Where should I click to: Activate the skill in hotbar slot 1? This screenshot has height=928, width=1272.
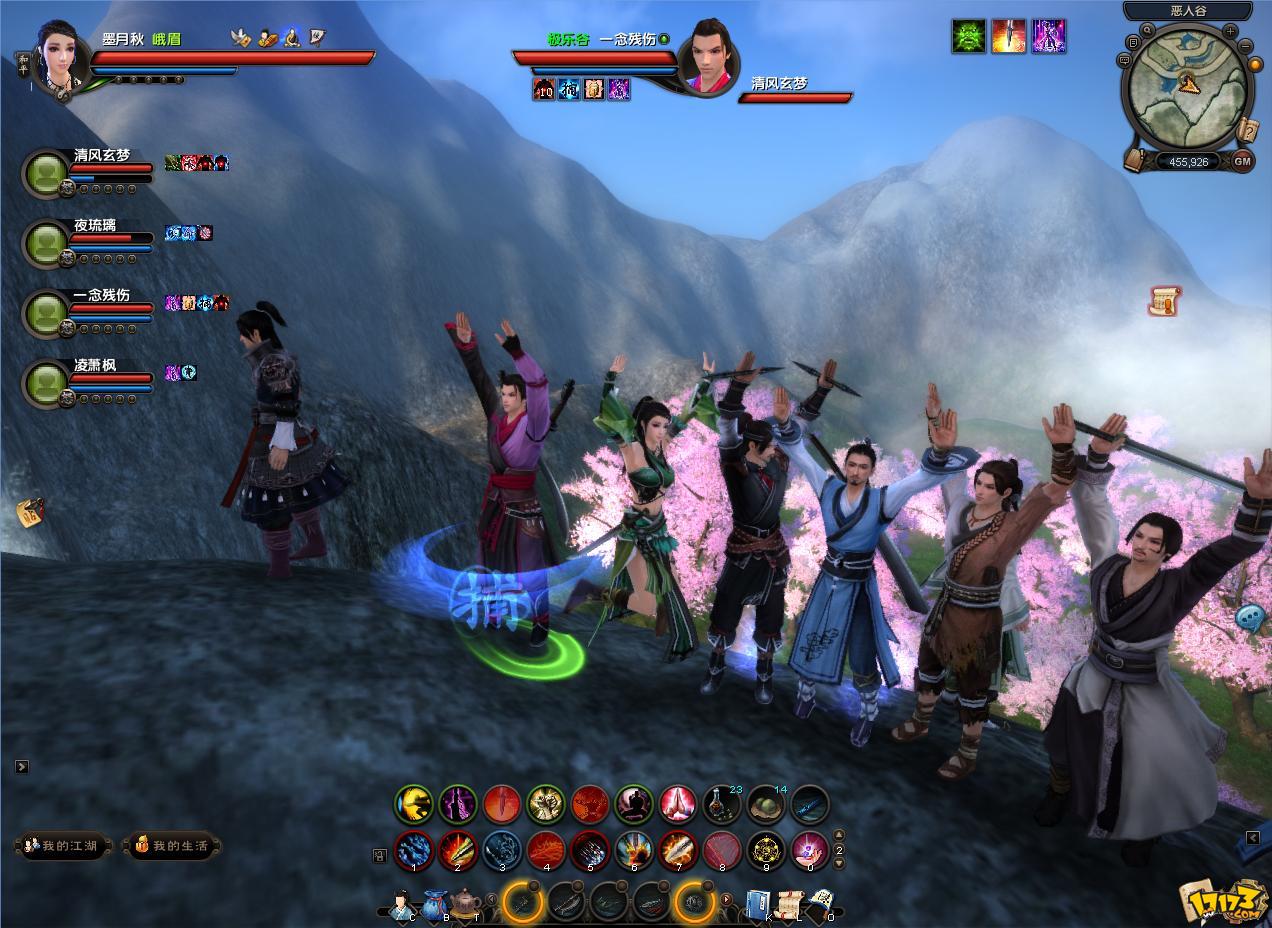[x=414, y=850]
